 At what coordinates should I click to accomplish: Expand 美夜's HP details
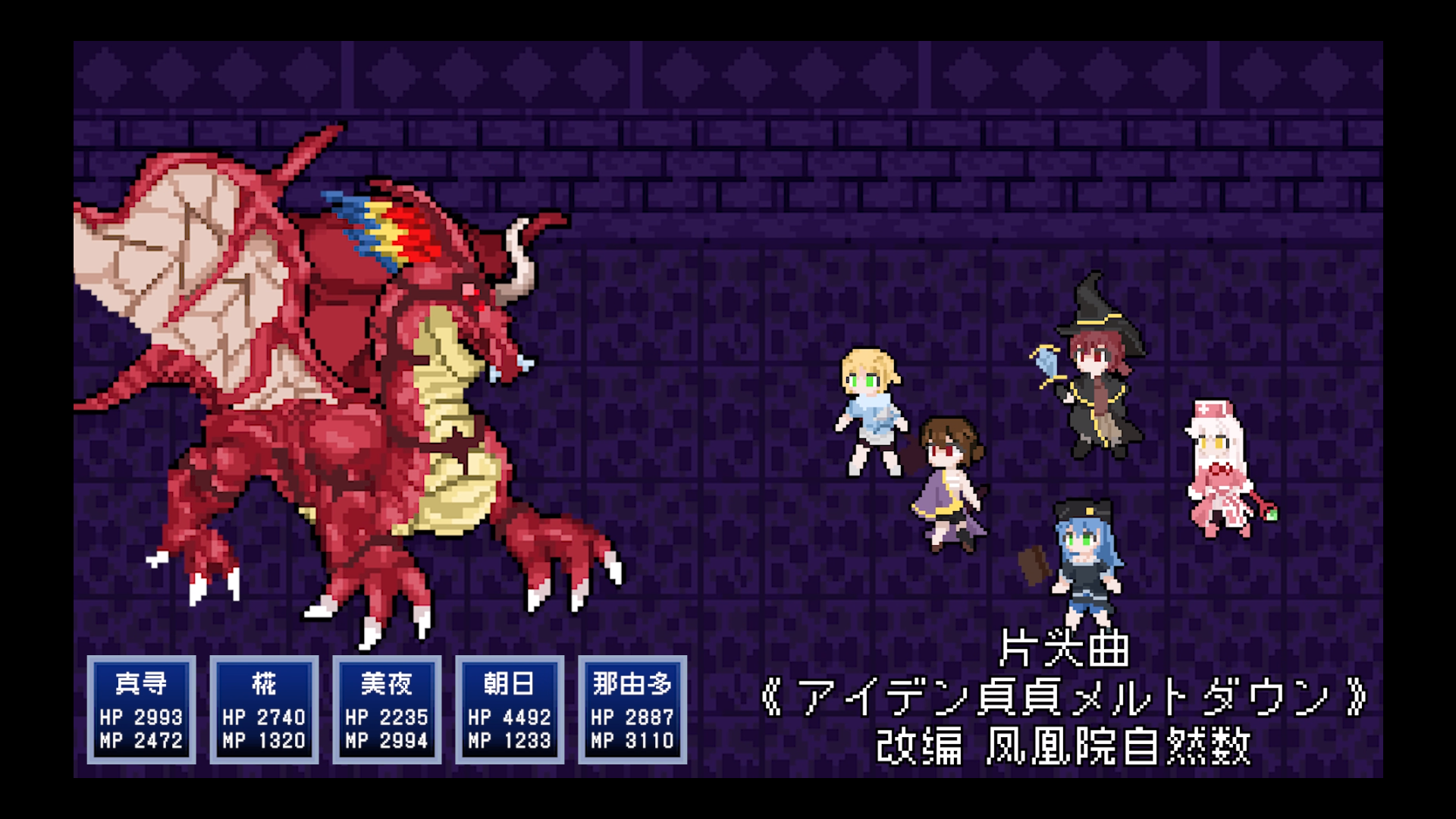point(386,716)
